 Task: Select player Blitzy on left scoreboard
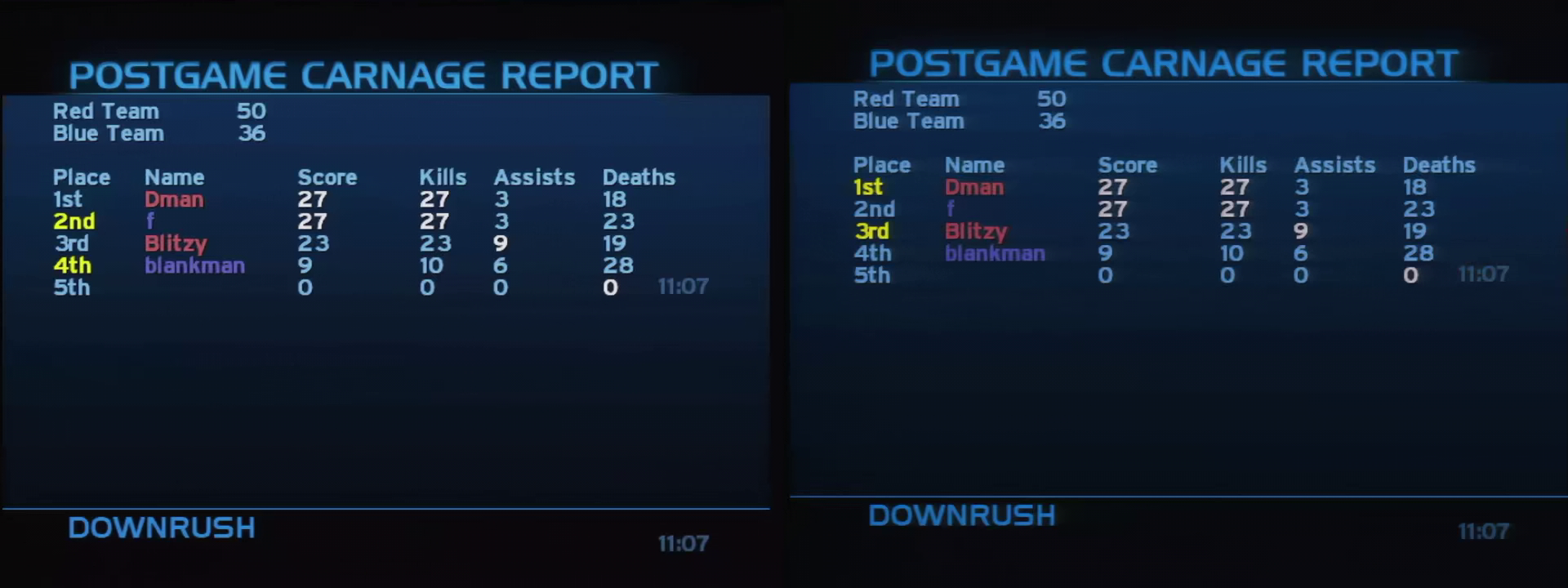175,243
